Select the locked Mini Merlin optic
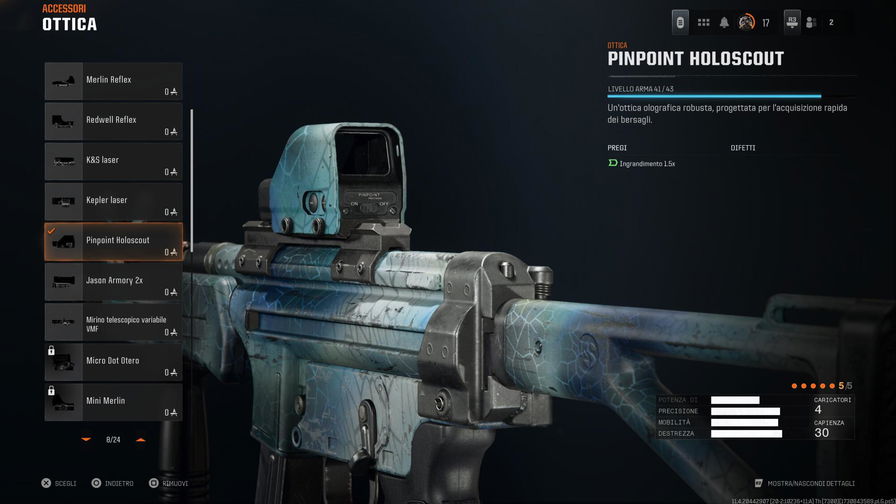 (x=113, y=401)
